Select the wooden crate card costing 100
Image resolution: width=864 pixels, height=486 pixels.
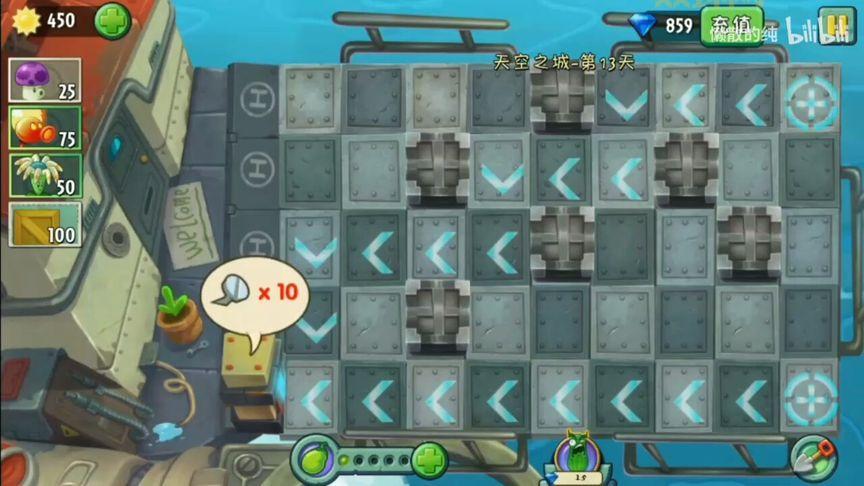tap(44, 223)
